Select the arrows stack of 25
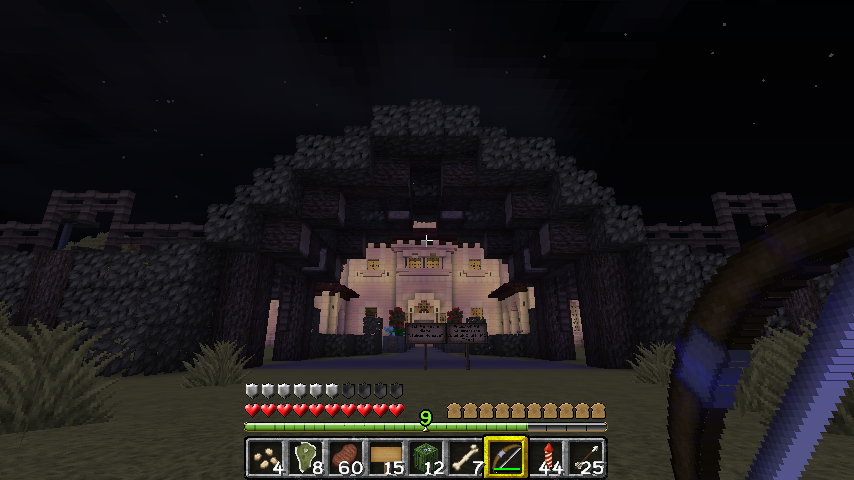The image size is (854, 480). (585, 457)
